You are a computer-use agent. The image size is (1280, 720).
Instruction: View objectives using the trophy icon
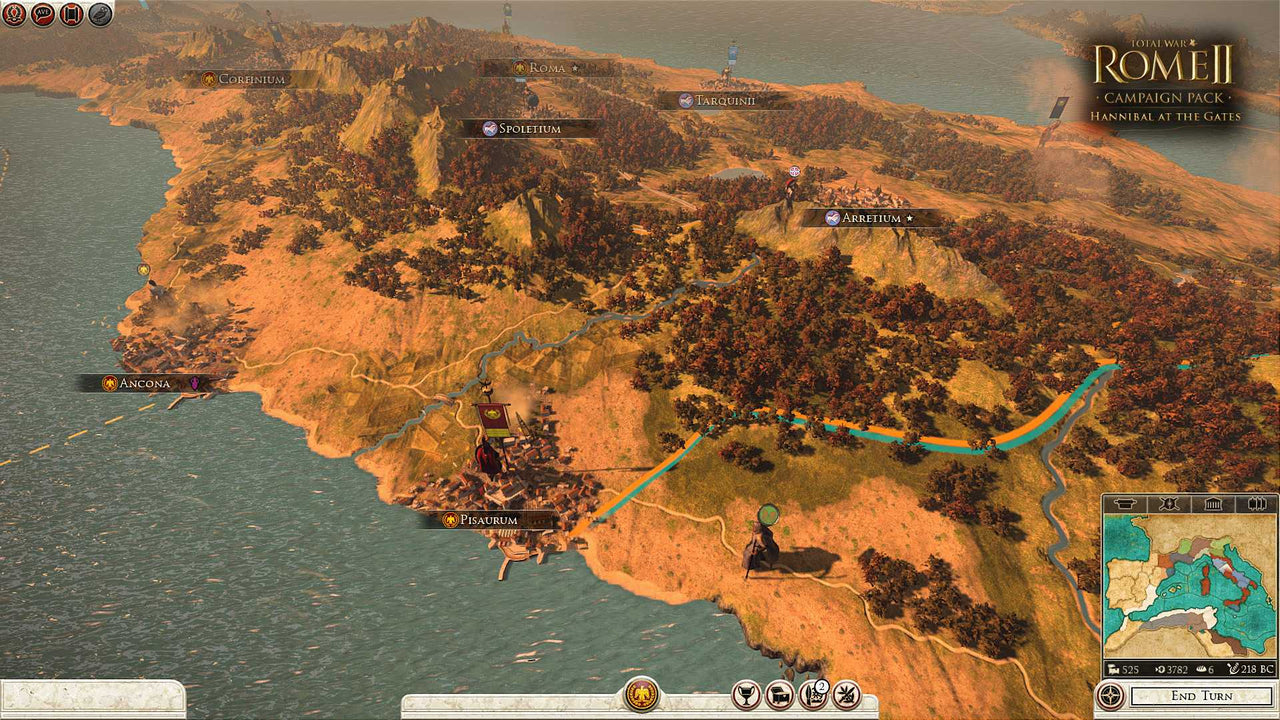pos(746,693)
